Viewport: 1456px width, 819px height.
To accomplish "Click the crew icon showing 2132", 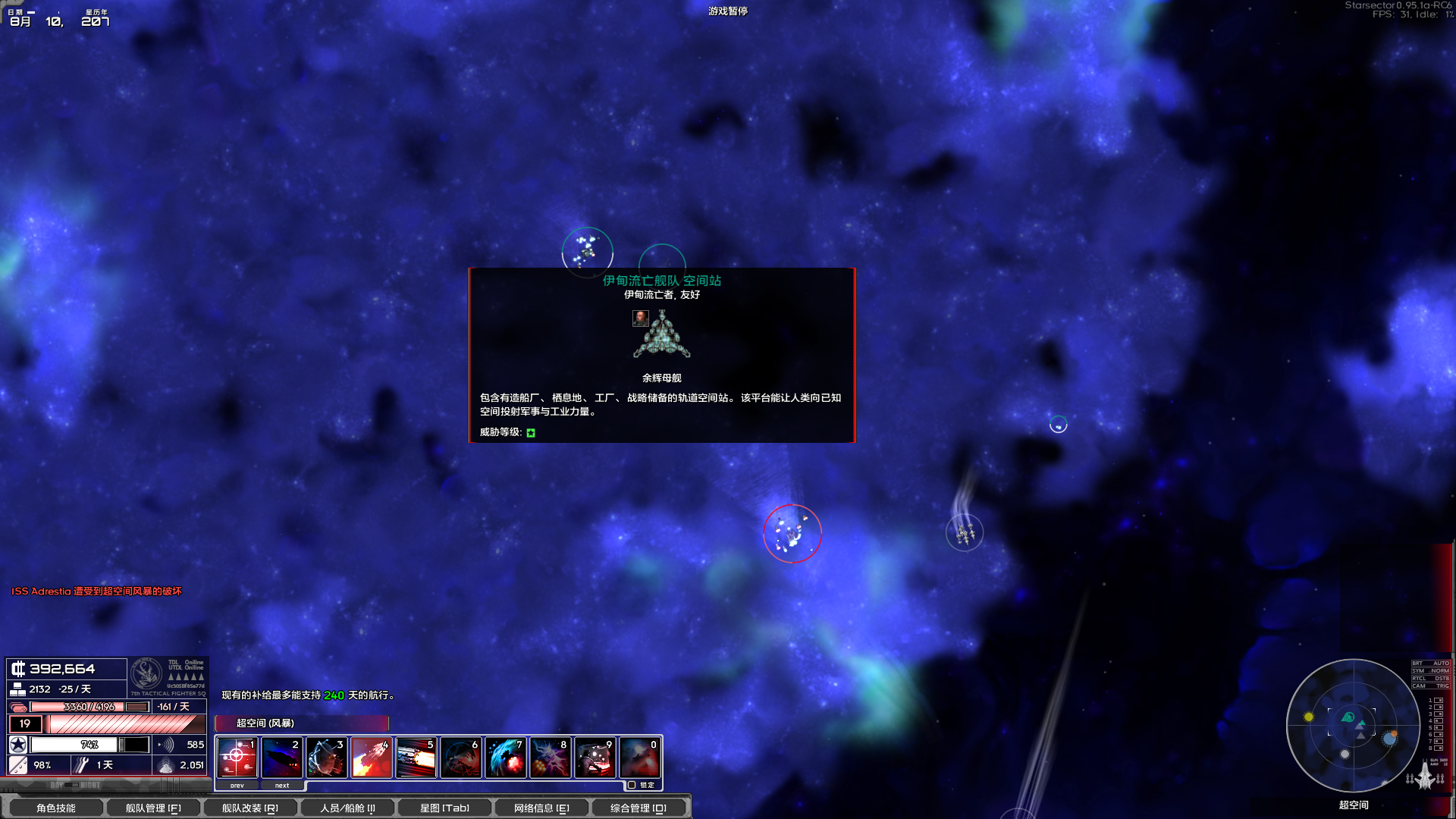I will pyautogui.click(x=17, y=690).
